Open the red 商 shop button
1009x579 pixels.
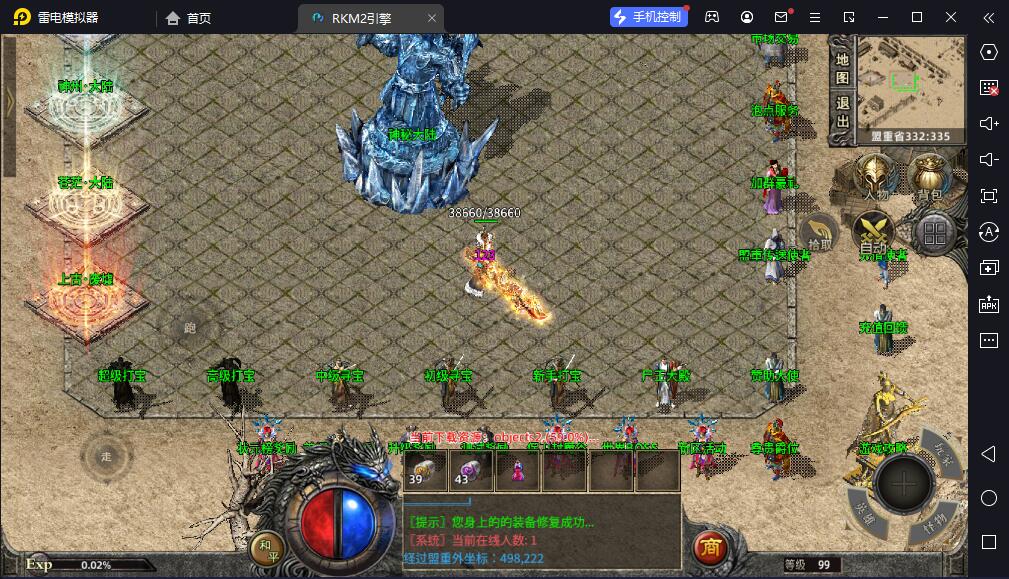[x=710, y=547]
